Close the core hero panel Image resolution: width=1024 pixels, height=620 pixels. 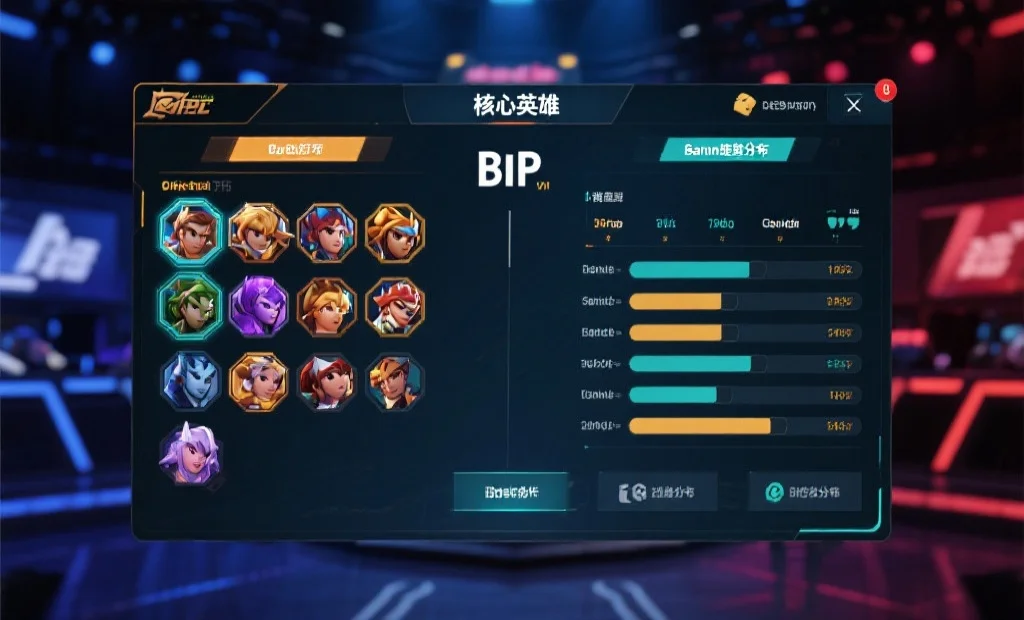point(853,105)
